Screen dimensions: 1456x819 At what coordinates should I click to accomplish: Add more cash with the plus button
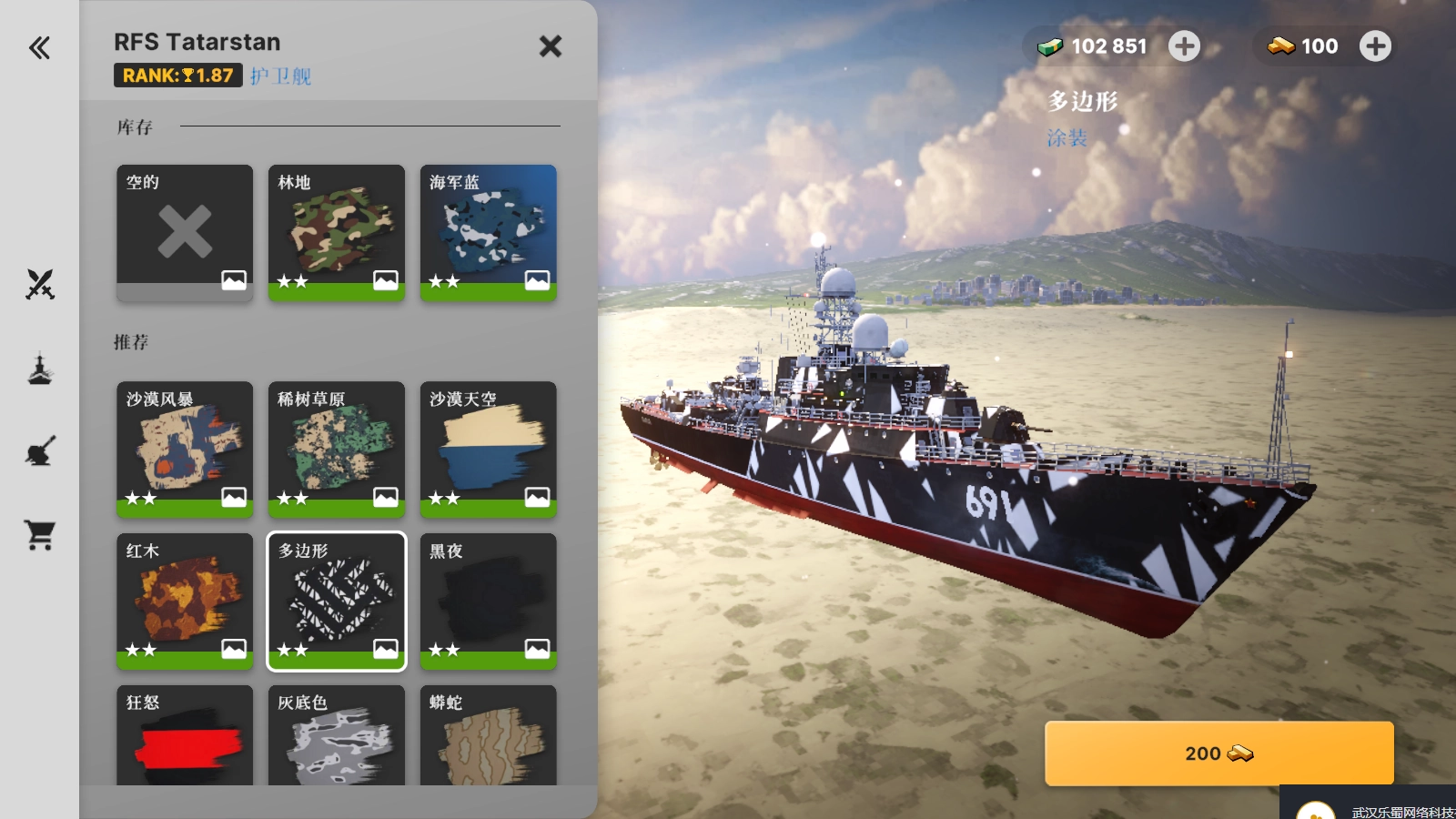pyautogui.click(x=1184, y=46)
